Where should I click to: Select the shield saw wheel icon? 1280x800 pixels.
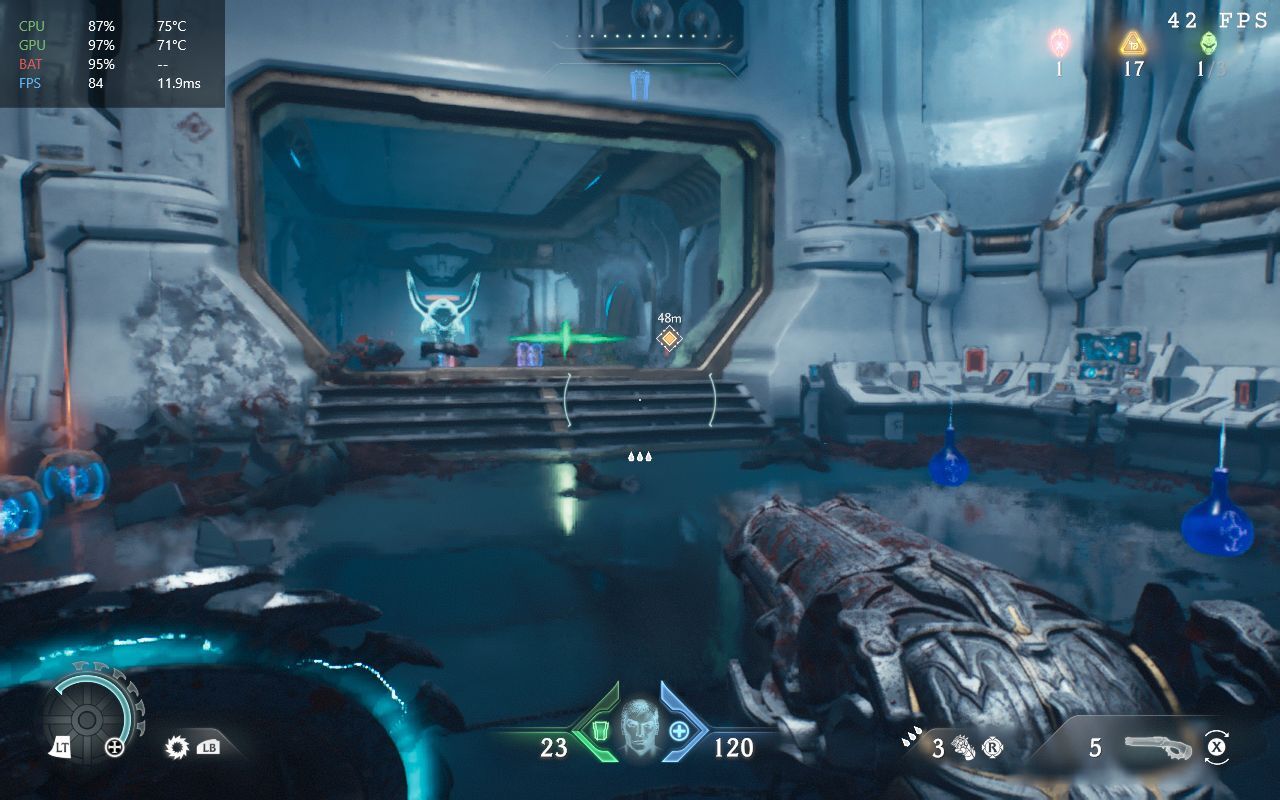point(87,720)
